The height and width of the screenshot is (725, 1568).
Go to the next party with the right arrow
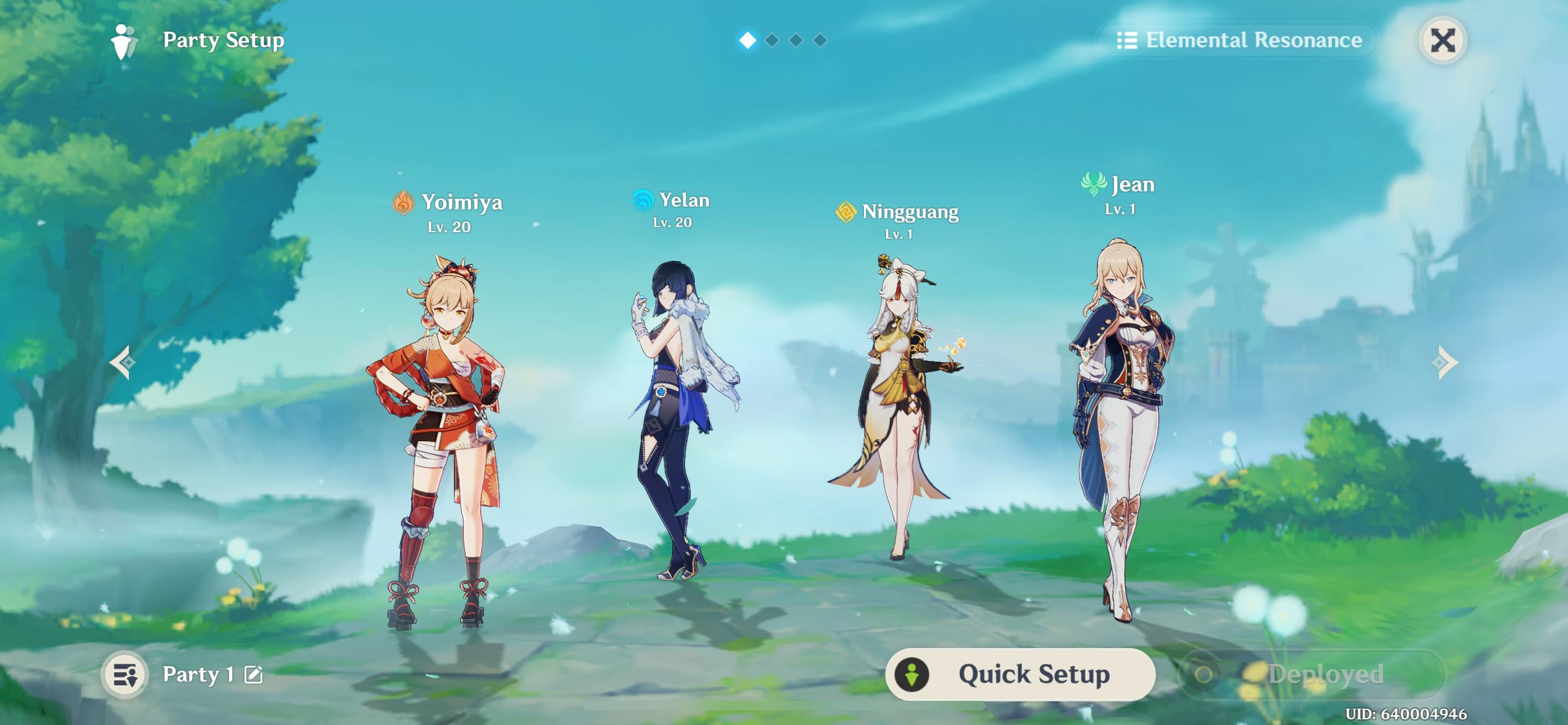coord(1445,362)
